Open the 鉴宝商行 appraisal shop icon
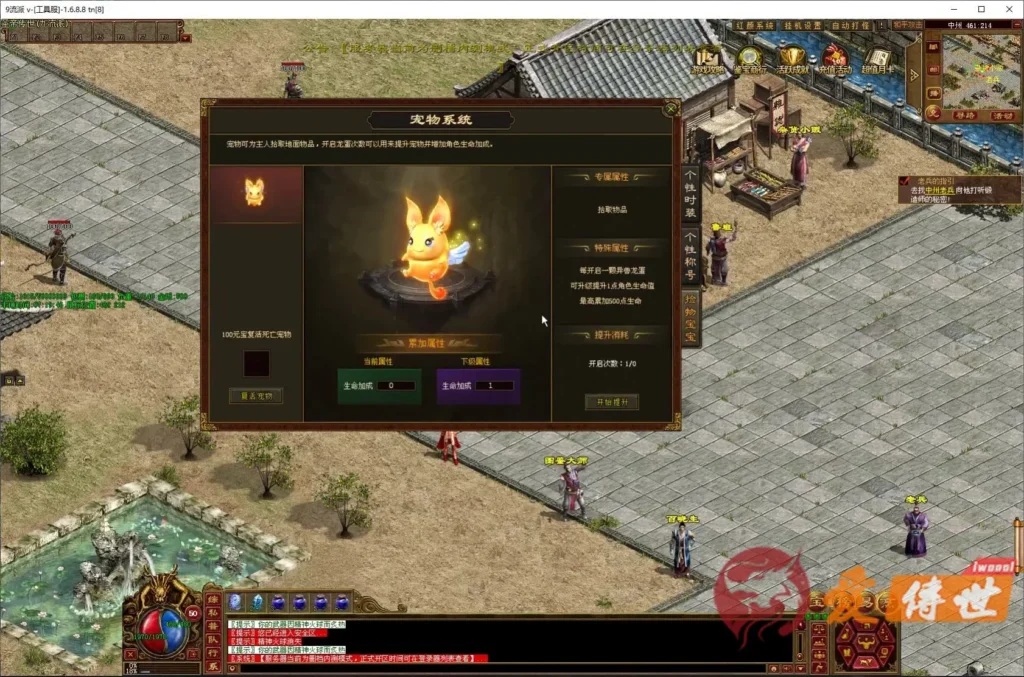Screen dimensions: 1024x677 (x=750, y=59)
